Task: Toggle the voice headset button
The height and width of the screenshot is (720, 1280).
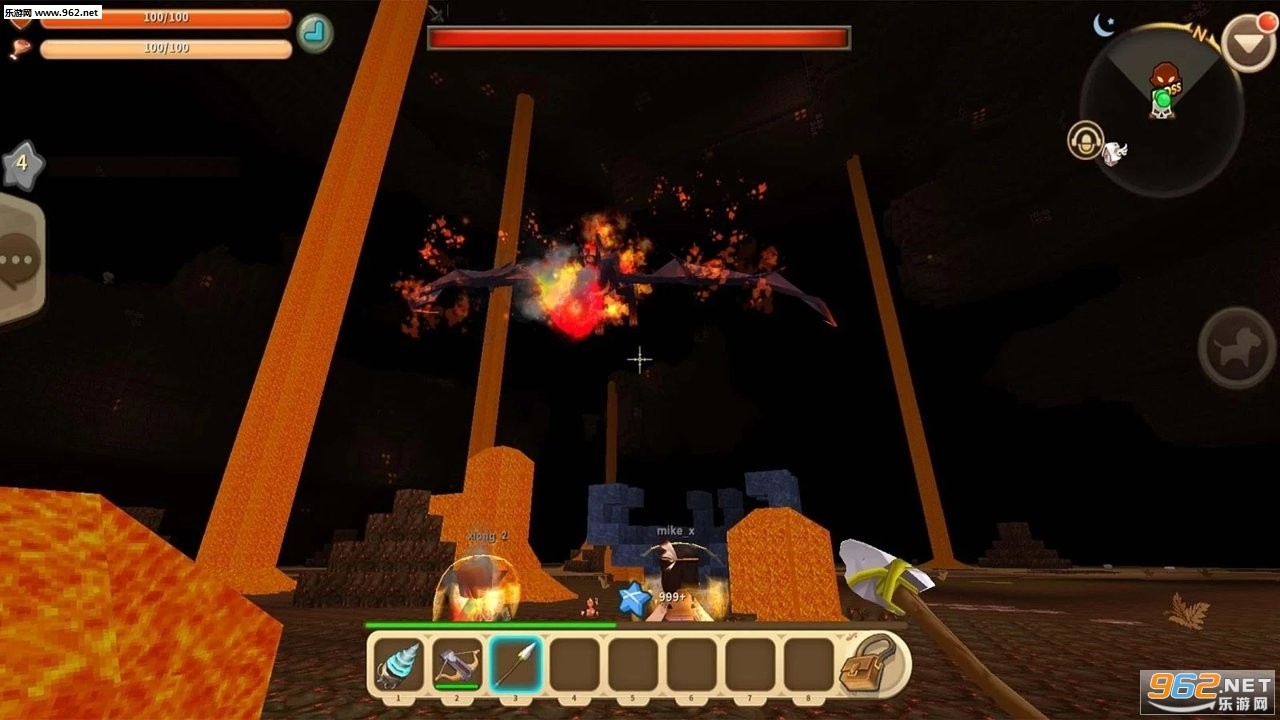Action: tap(1085, 140)
